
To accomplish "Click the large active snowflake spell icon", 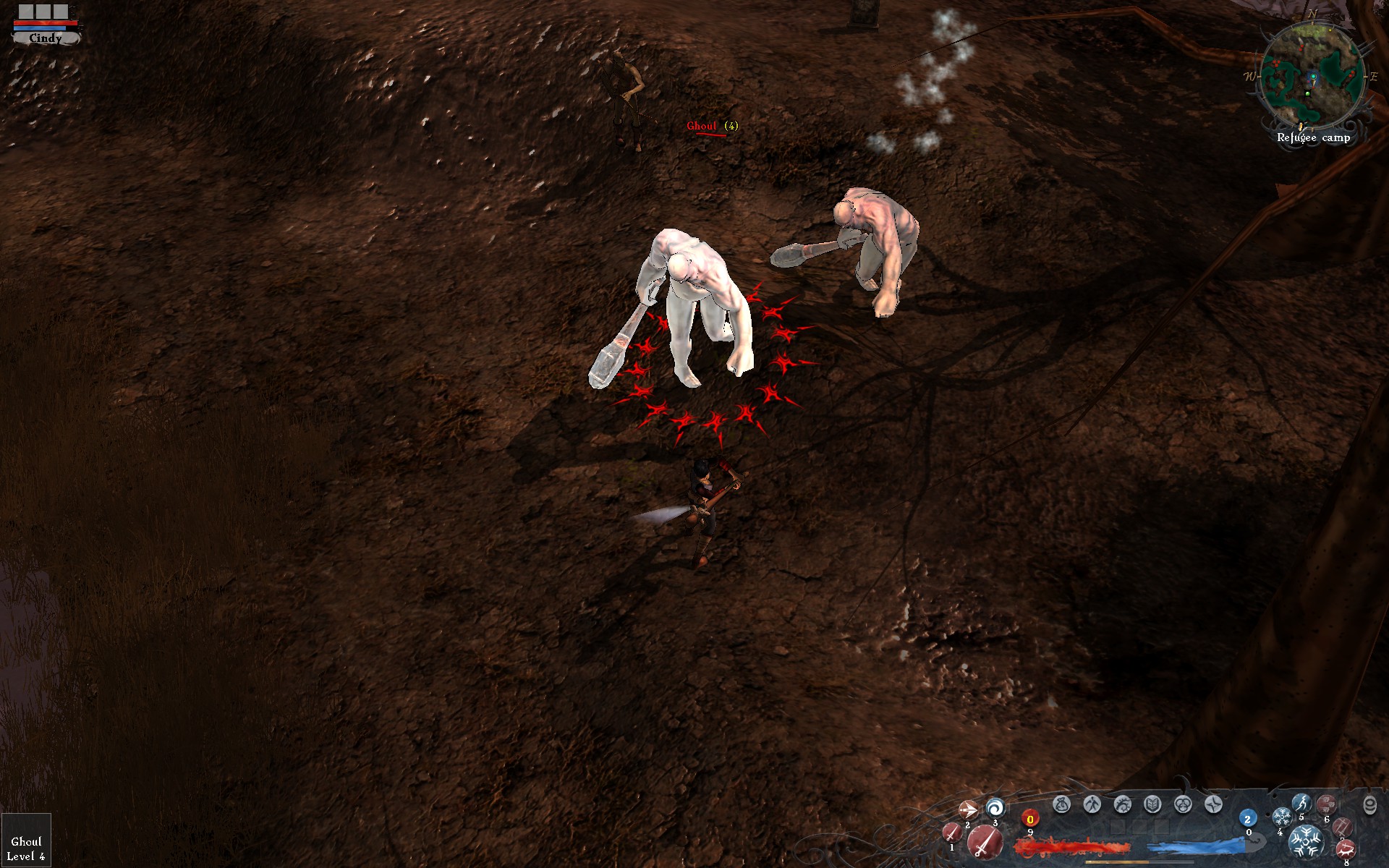I will (1306, 841).
